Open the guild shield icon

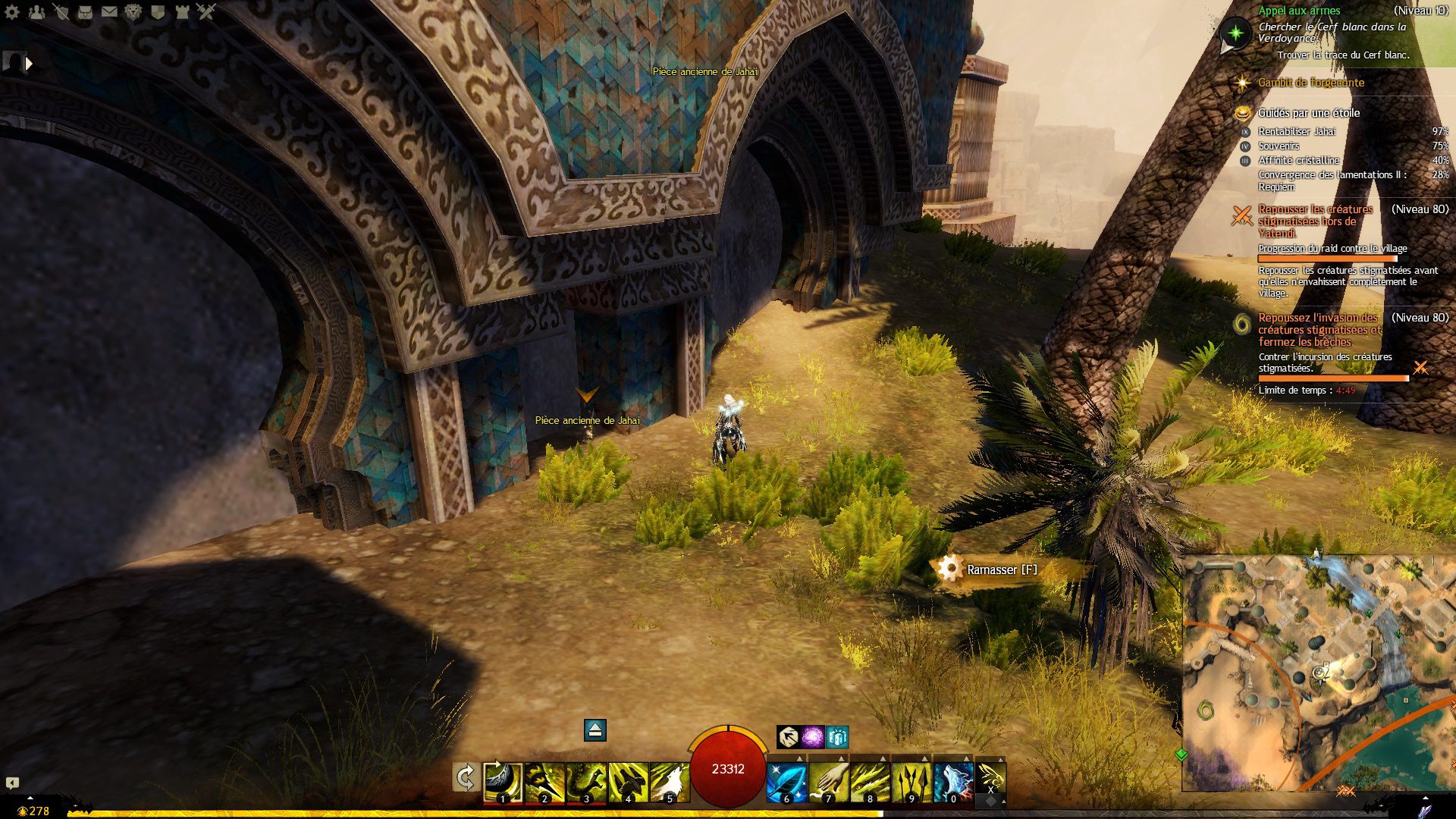coord(158,11)
